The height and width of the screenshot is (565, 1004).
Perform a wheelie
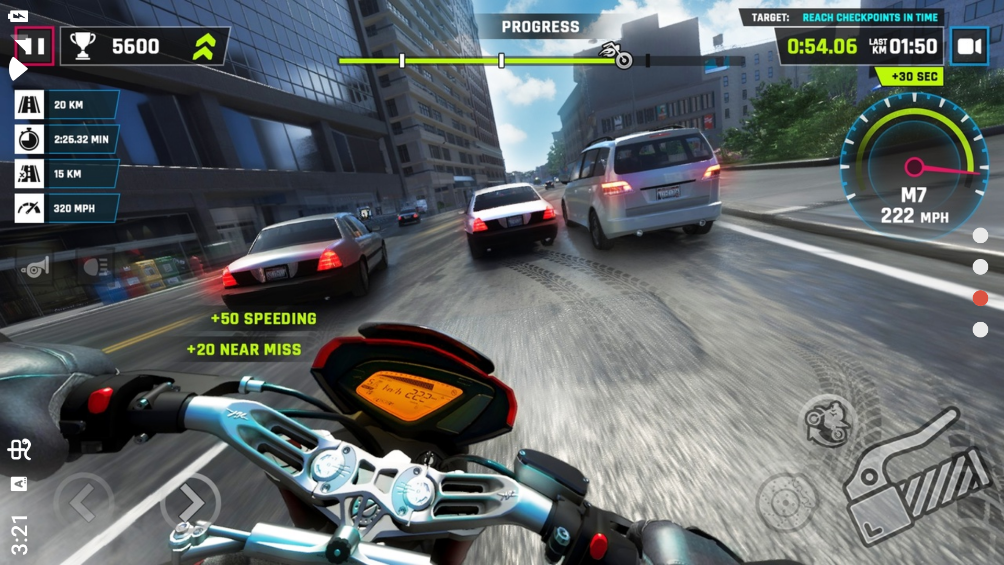(x=828, y=421)
